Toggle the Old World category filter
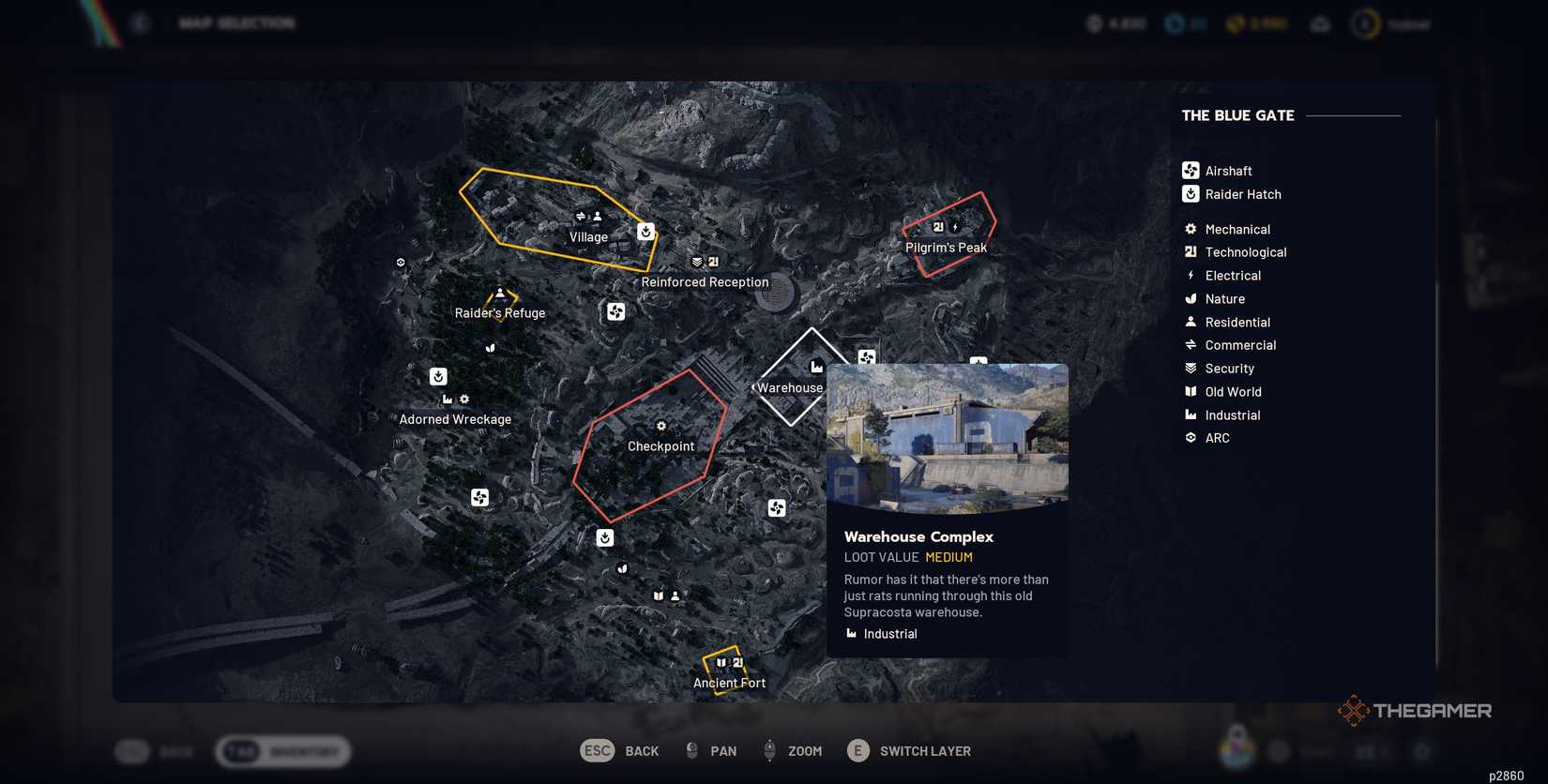The width and height of the screenshot is (1548, 784). tap(1190, 391)
